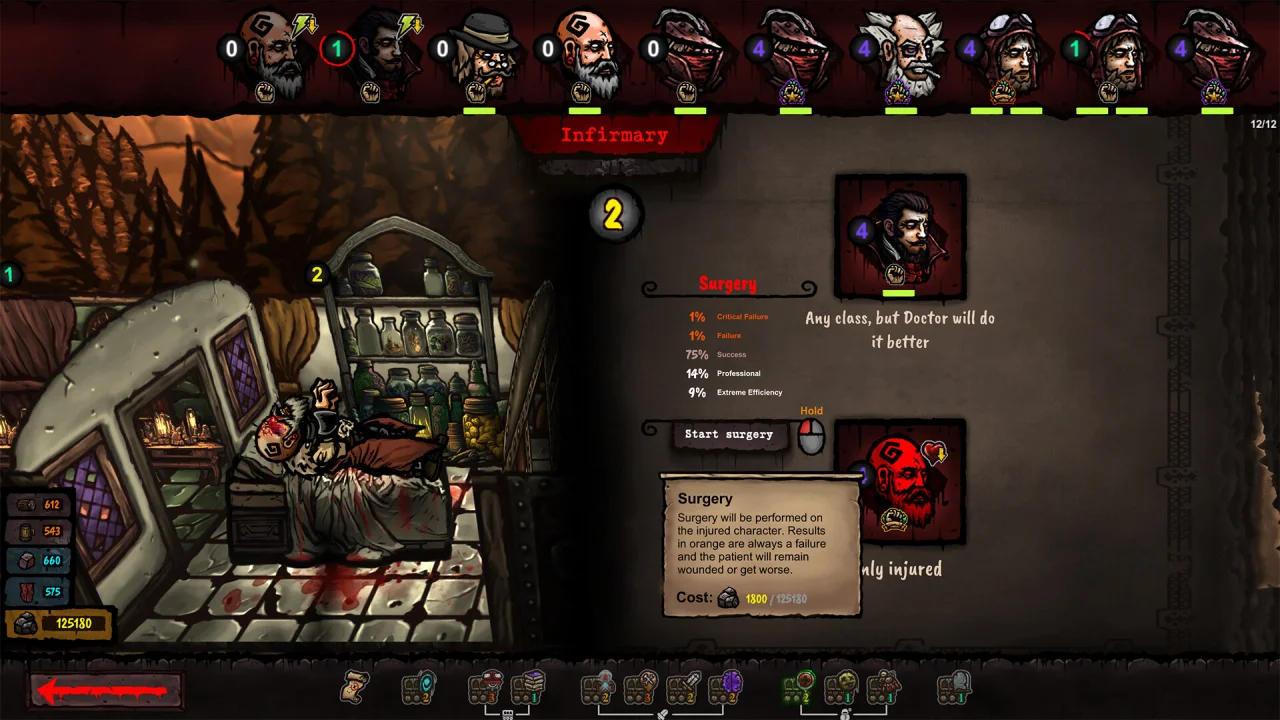The width and height of the screenshot is (1280, 720).
Task: Select the highlighted green infirmary wagon icon
Action: [x=800, y=688]
